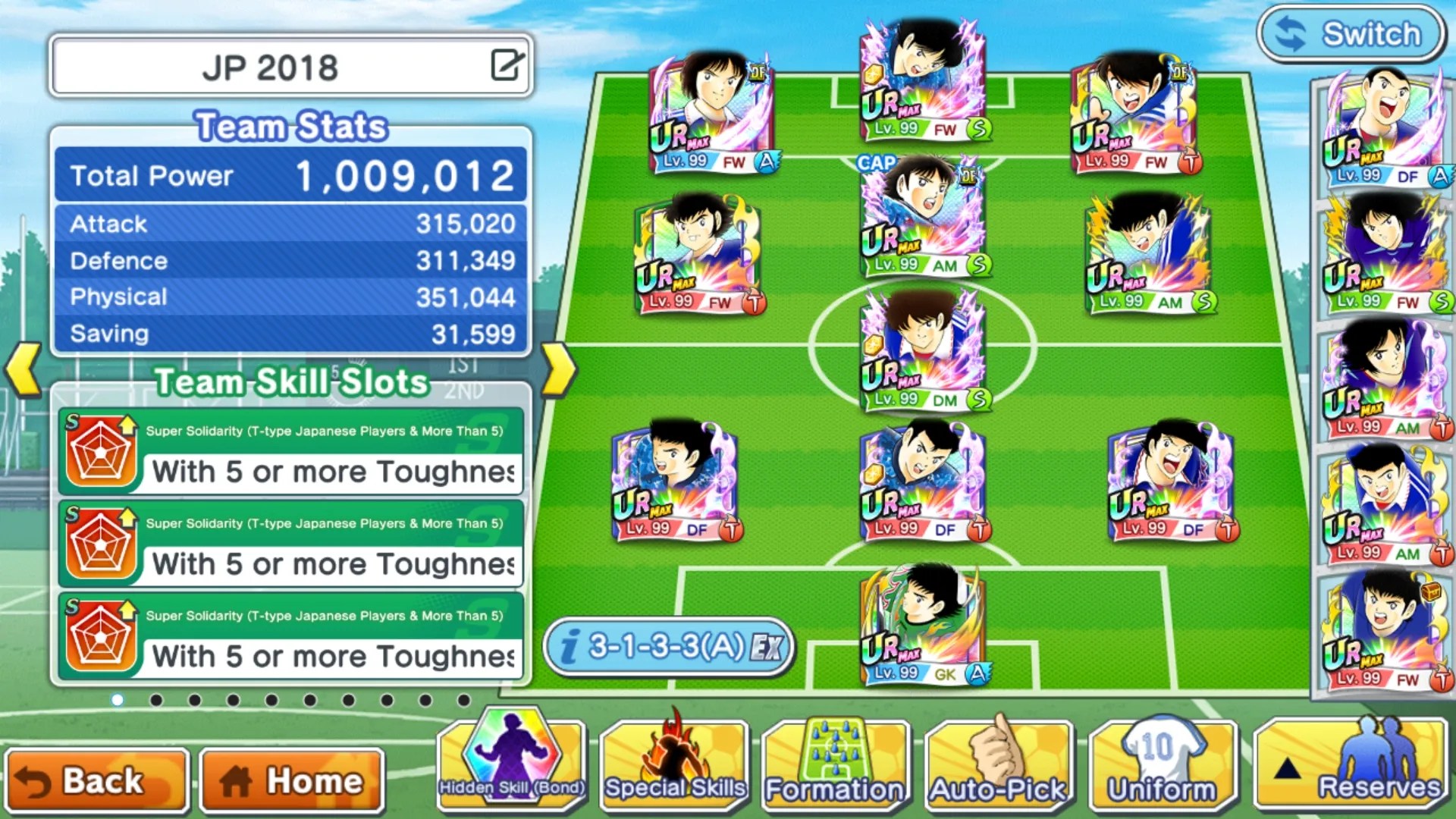
Task: Open the first Super Solidarity team skill slot
Action: [290, 452]
